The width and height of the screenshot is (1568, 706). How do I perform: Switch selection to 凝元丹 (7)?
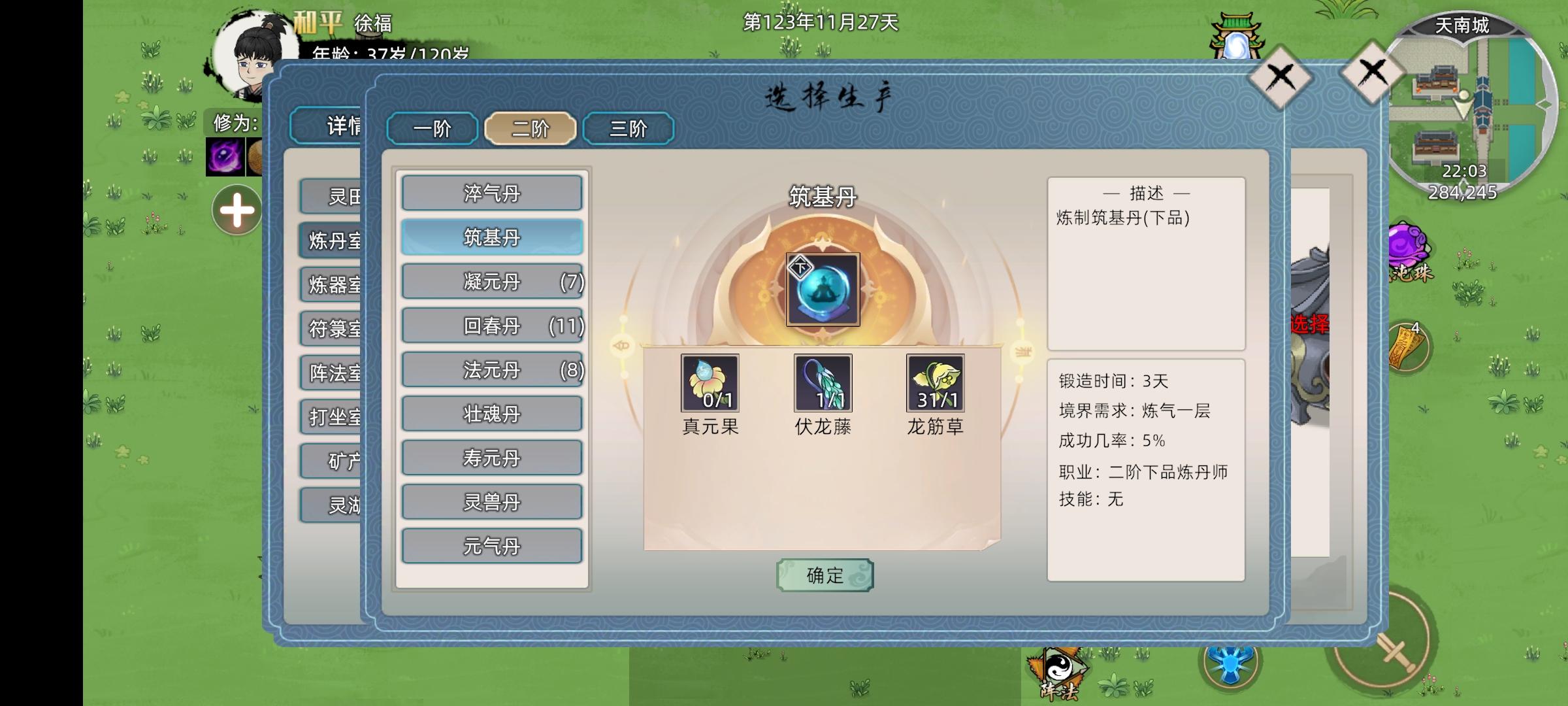click(492, 282)
